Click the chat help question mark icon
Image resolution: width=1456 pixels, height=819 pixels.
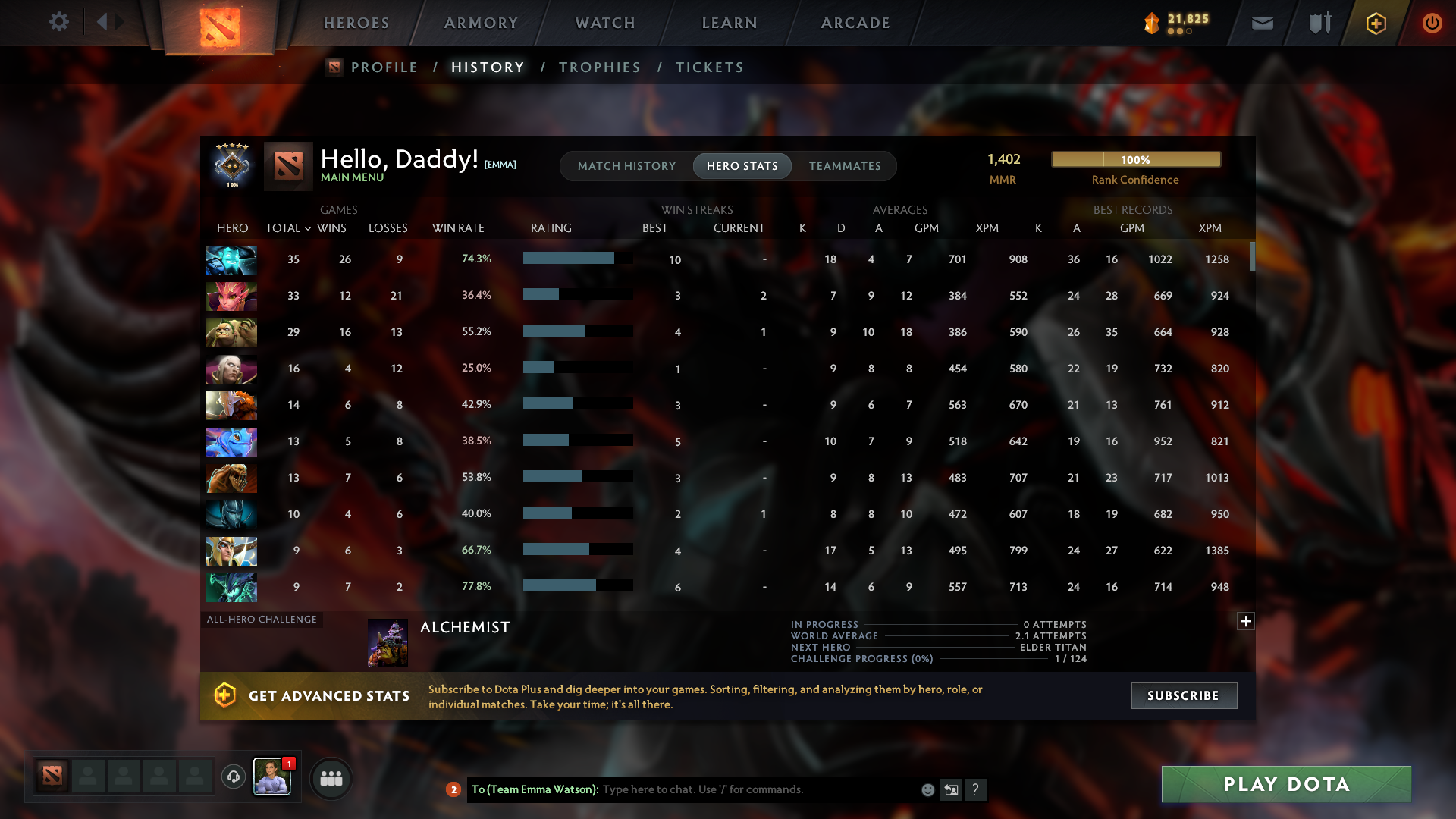[976, 789]
